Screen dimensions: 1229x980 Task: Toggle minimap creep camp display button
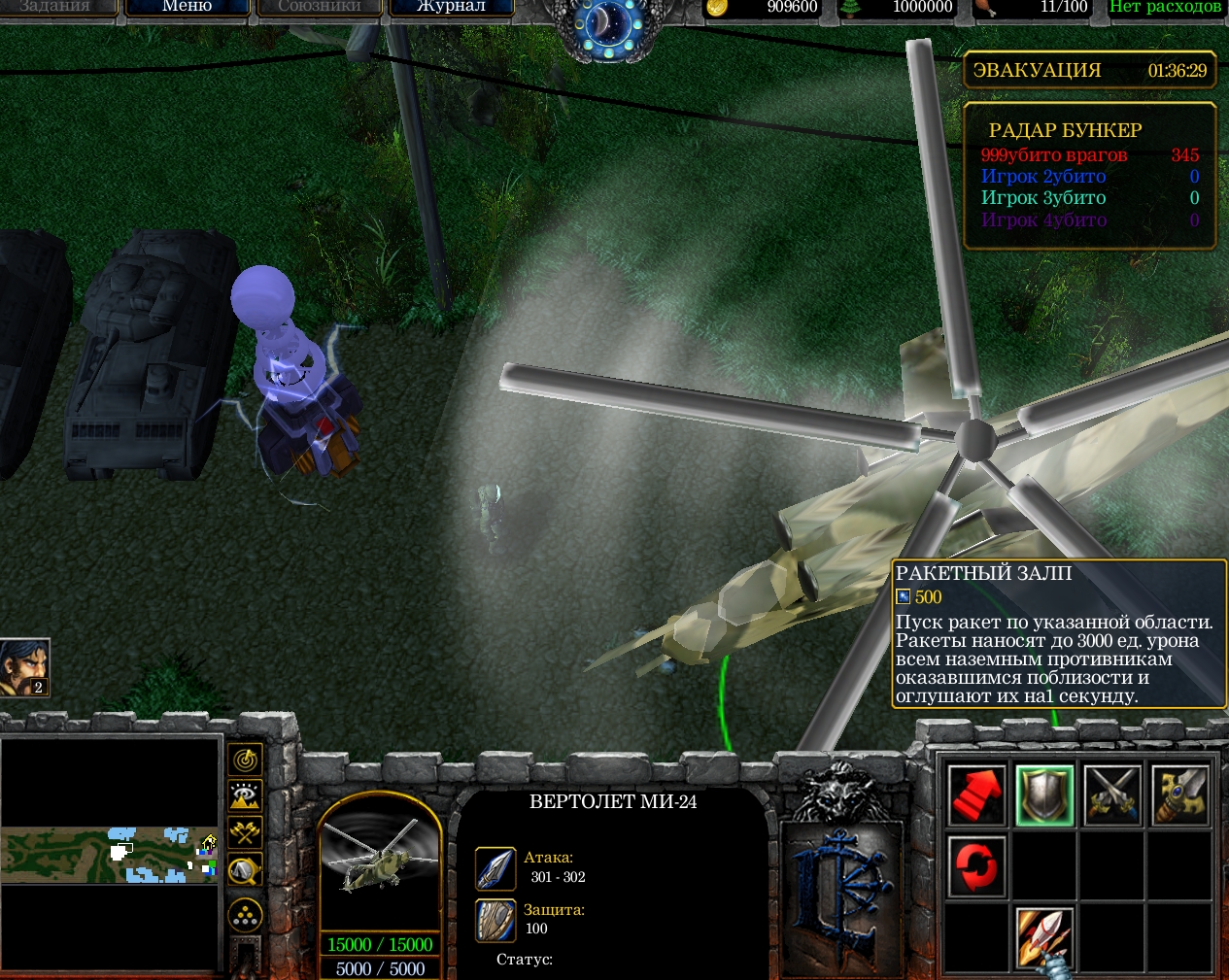coord(245,869)
